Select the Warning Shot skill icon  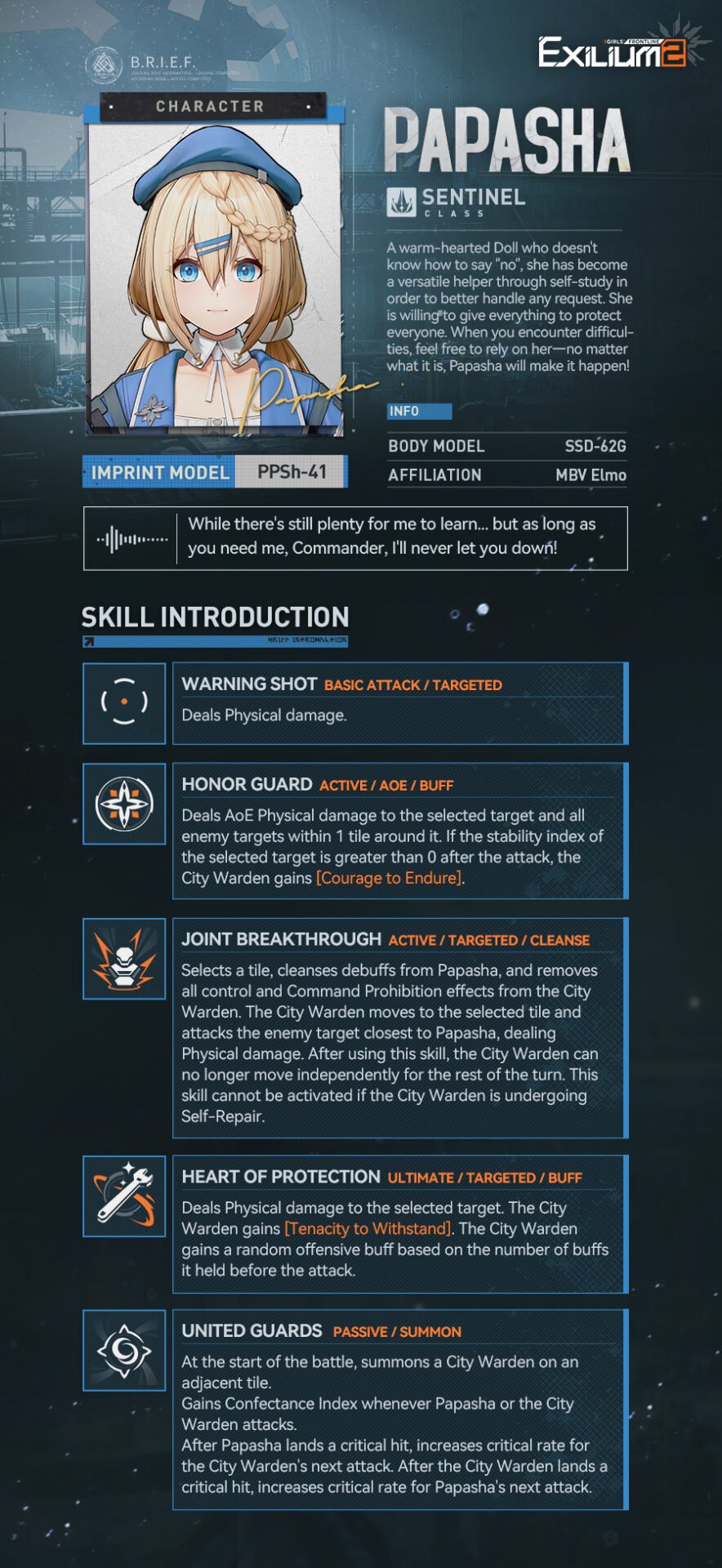124,702
